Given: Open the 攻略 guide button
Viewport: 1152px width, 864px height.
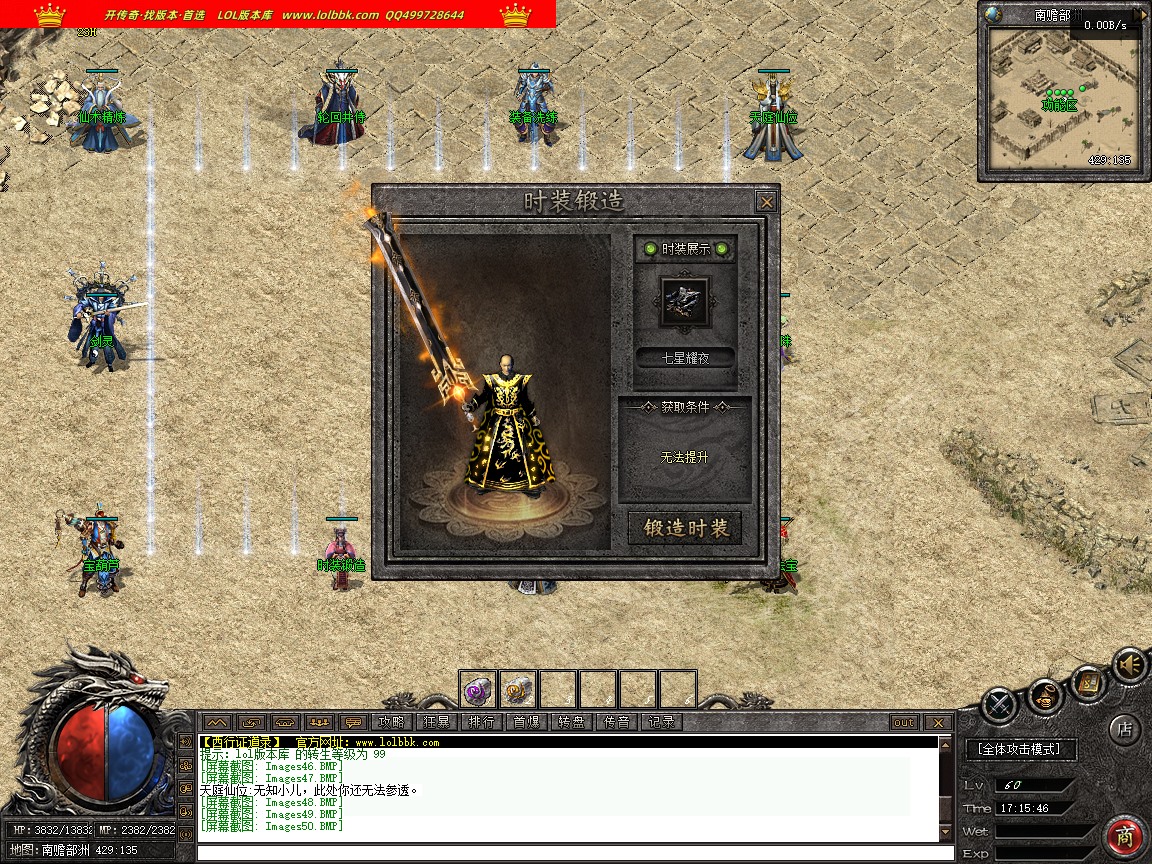Looking at the screenshot, I should (x=391, y=722).
